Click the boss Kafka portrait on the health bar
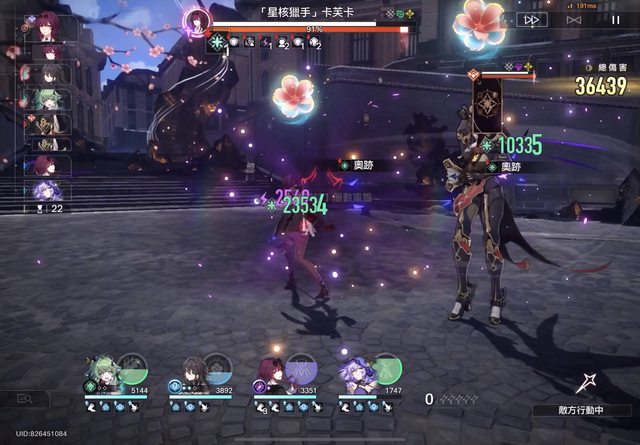640x445 pixels. 197,20
